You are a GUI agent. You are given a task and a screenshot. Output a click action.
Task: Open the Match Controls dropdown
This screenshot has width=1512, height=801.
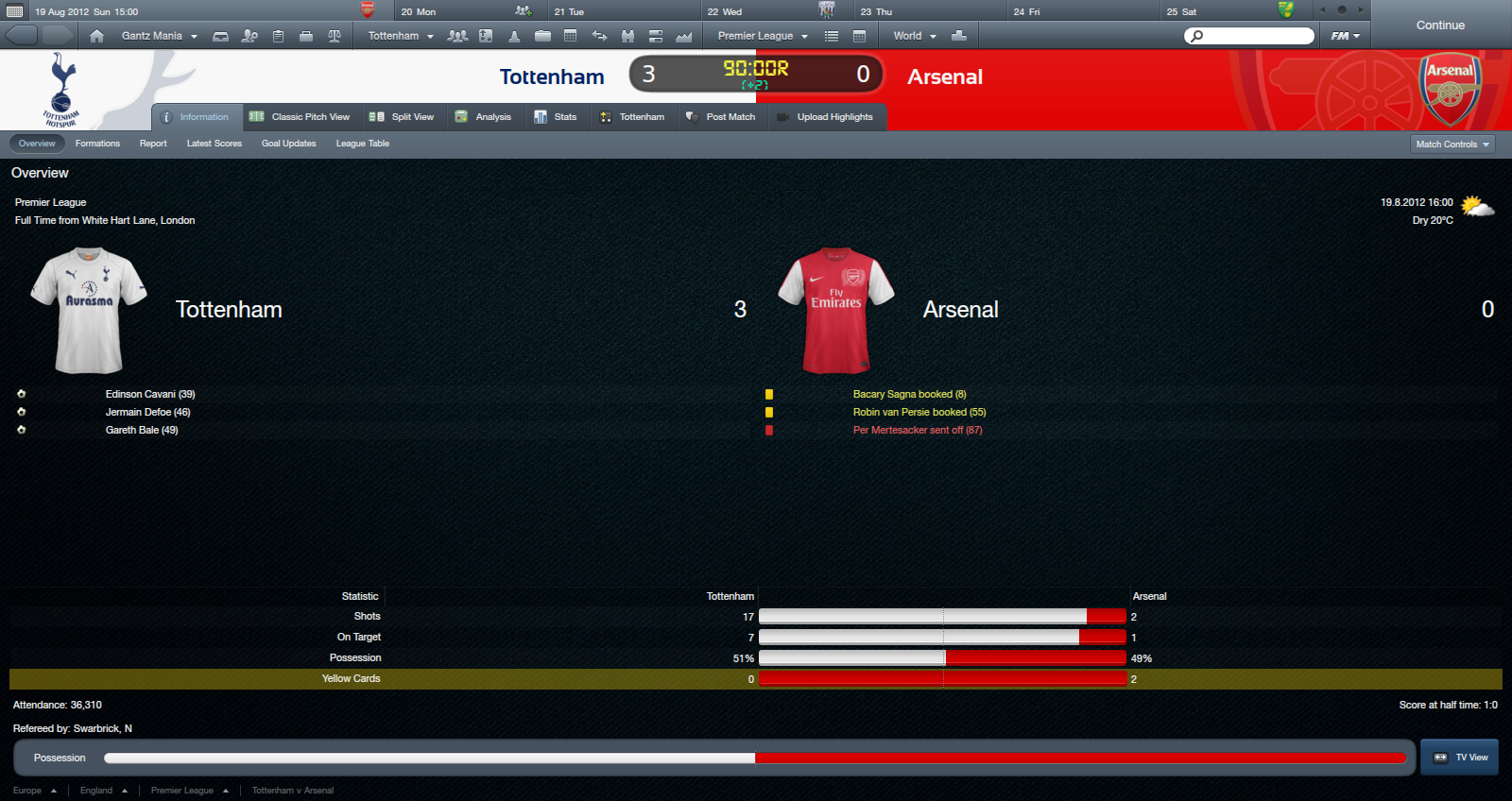tap(1452, 145)
